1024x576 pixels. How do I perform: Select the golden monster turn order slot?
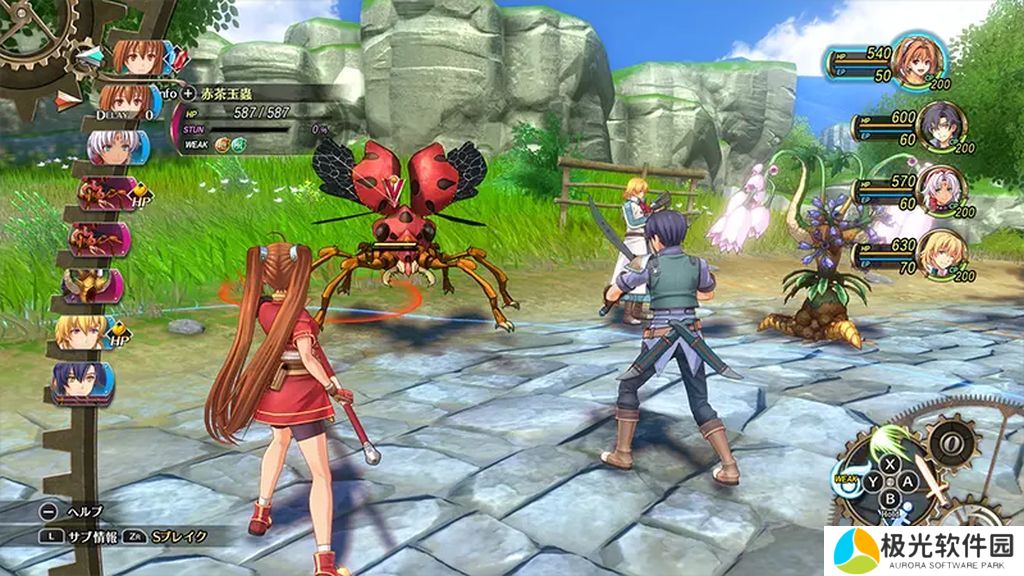[x=92, y=286]
